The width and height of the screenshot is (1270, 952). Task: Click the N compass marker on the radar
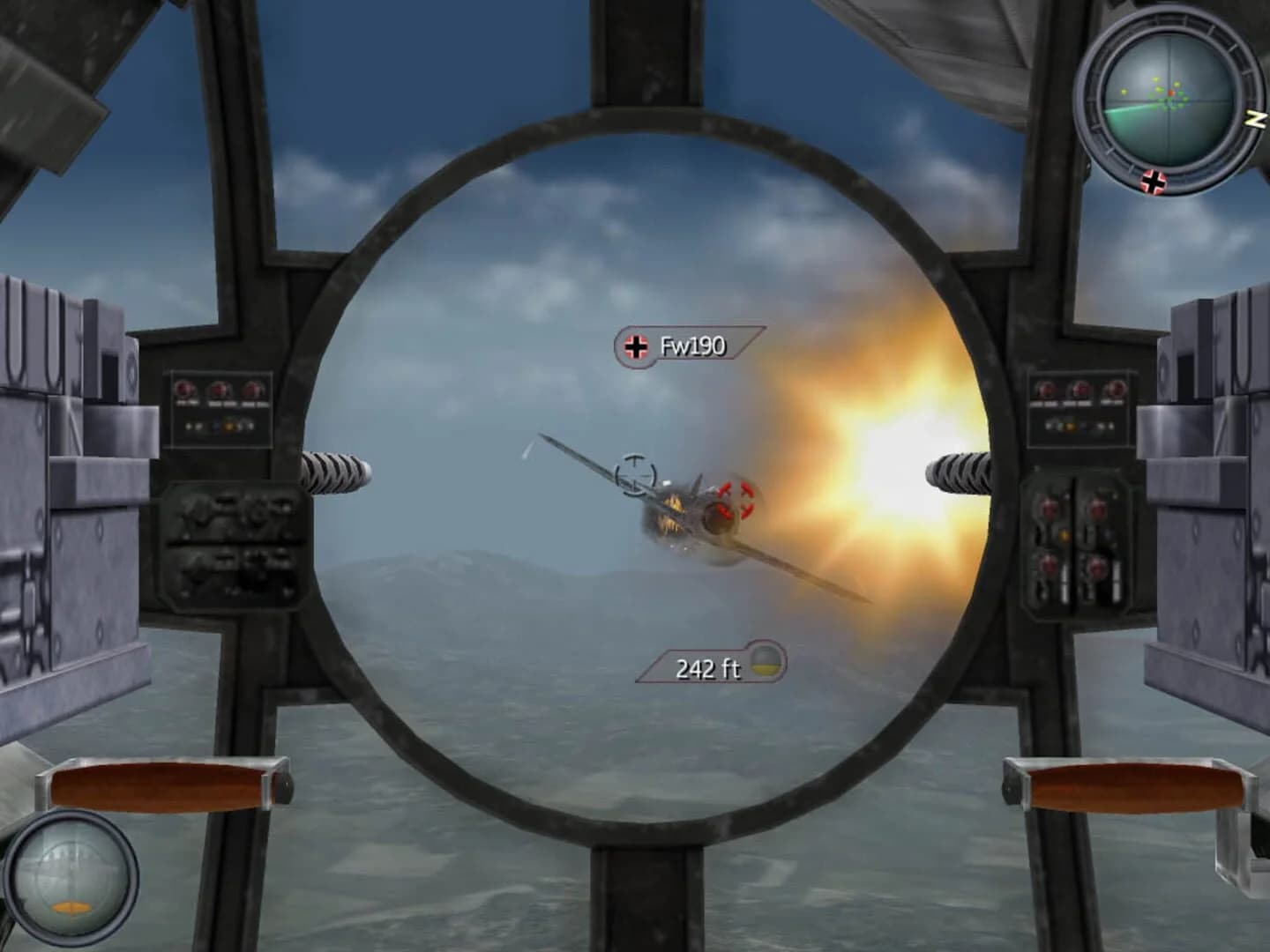point(1254,117)
